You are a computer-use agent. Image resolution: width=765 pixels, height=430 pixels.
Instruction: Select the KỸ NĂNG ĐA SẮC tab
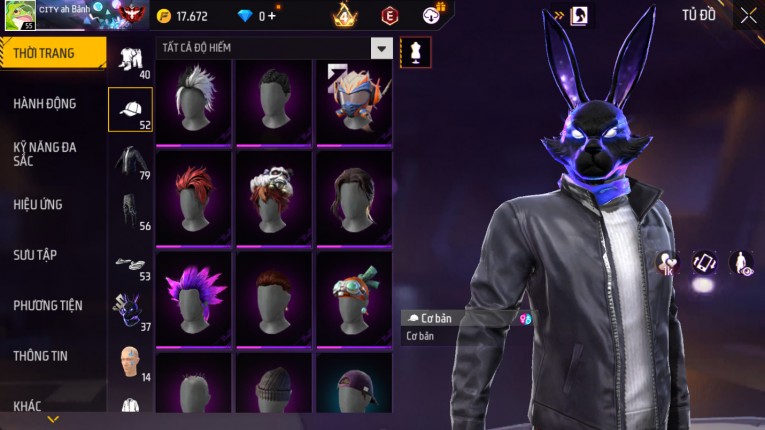(x=46, y=153)
